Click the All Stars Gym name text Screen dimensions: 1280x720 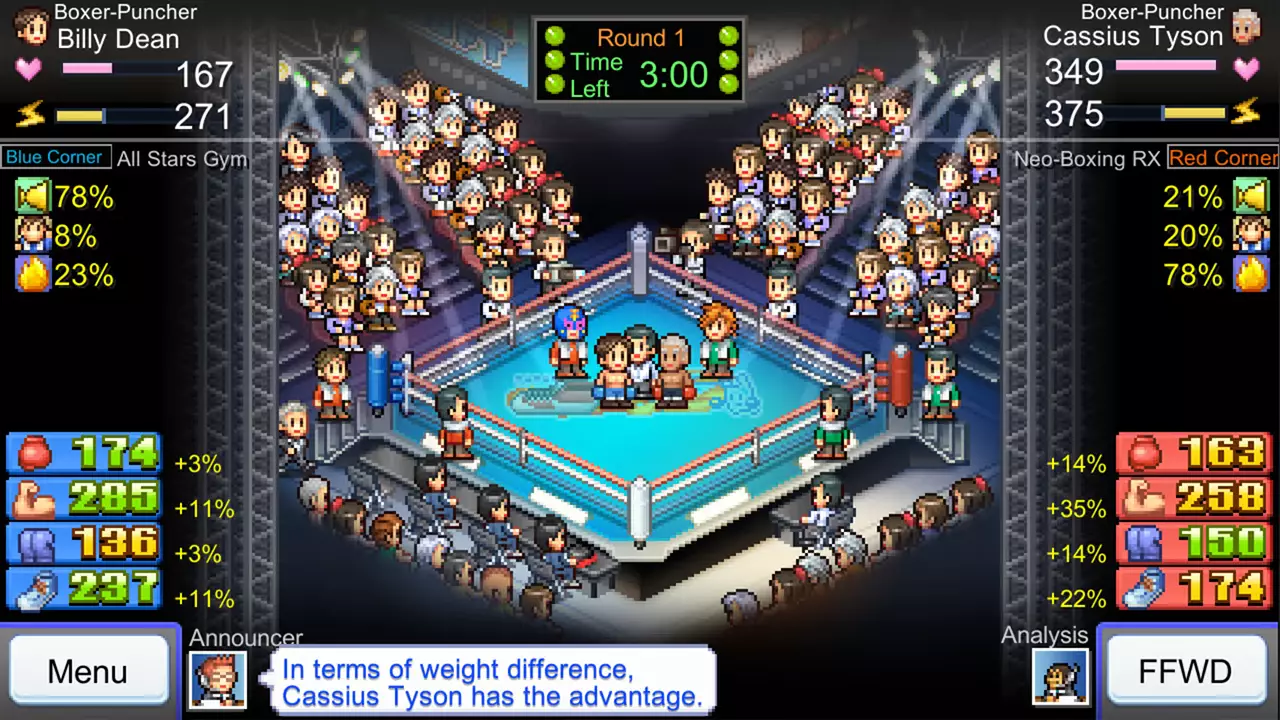[181, 159]
